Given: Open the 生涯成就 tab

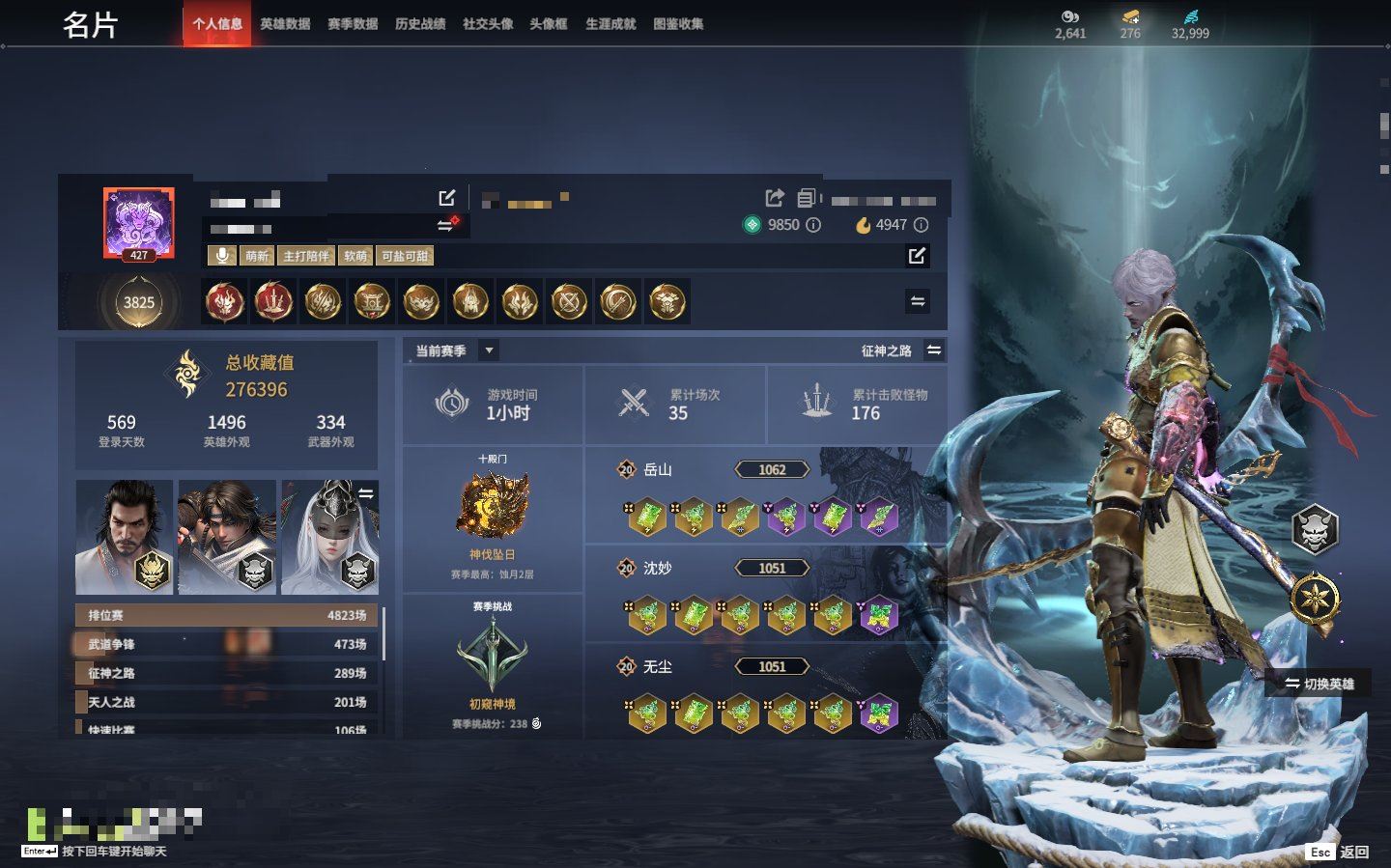Looking at the screenshot, I should tap(610, 24).
